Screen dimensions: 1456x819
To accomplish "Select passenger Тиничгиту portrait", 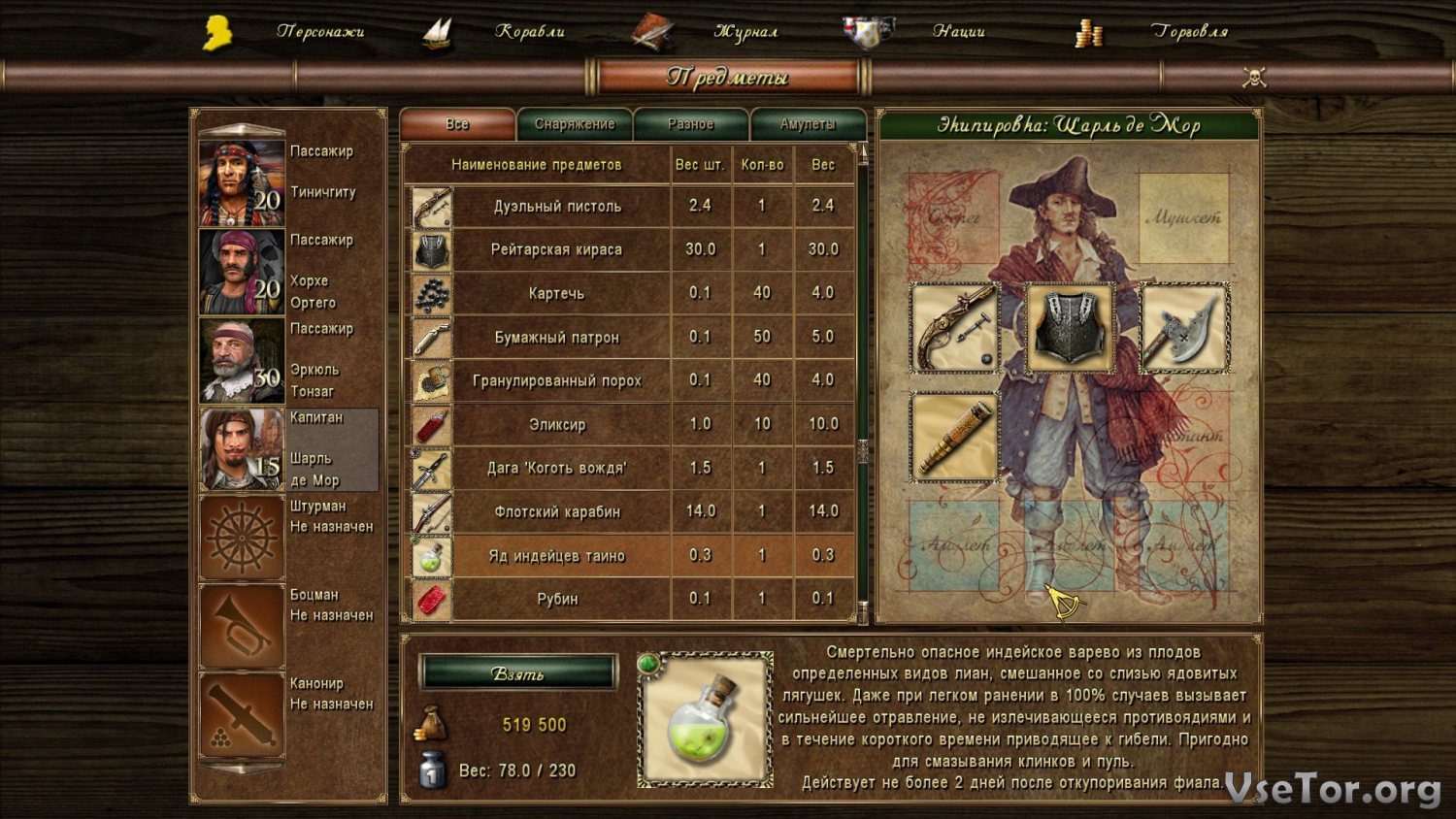I will click(242, 182).
